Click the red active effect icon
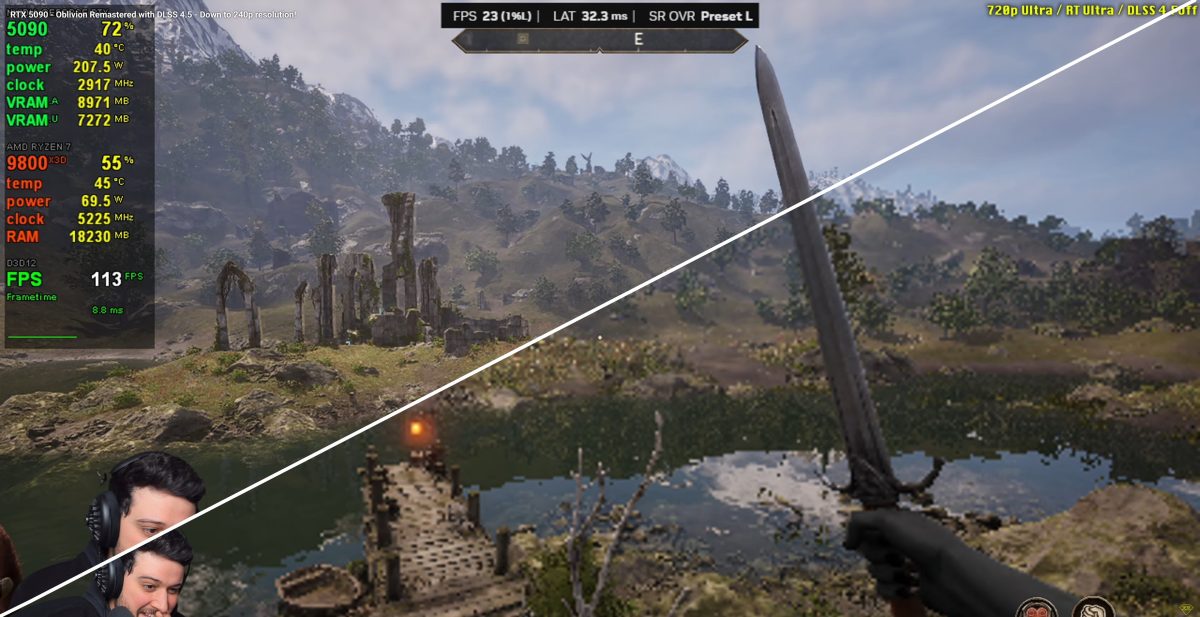This screenshot has width=1200, height=617. coord(1035,608)
